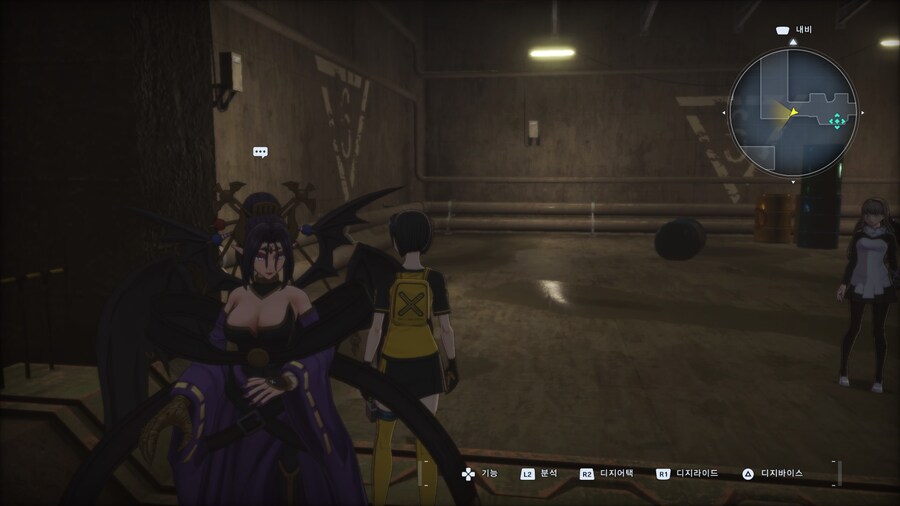Open the speech bubble talk indicator
Viewport: 900px width, 506px height.
coord(260,152)
